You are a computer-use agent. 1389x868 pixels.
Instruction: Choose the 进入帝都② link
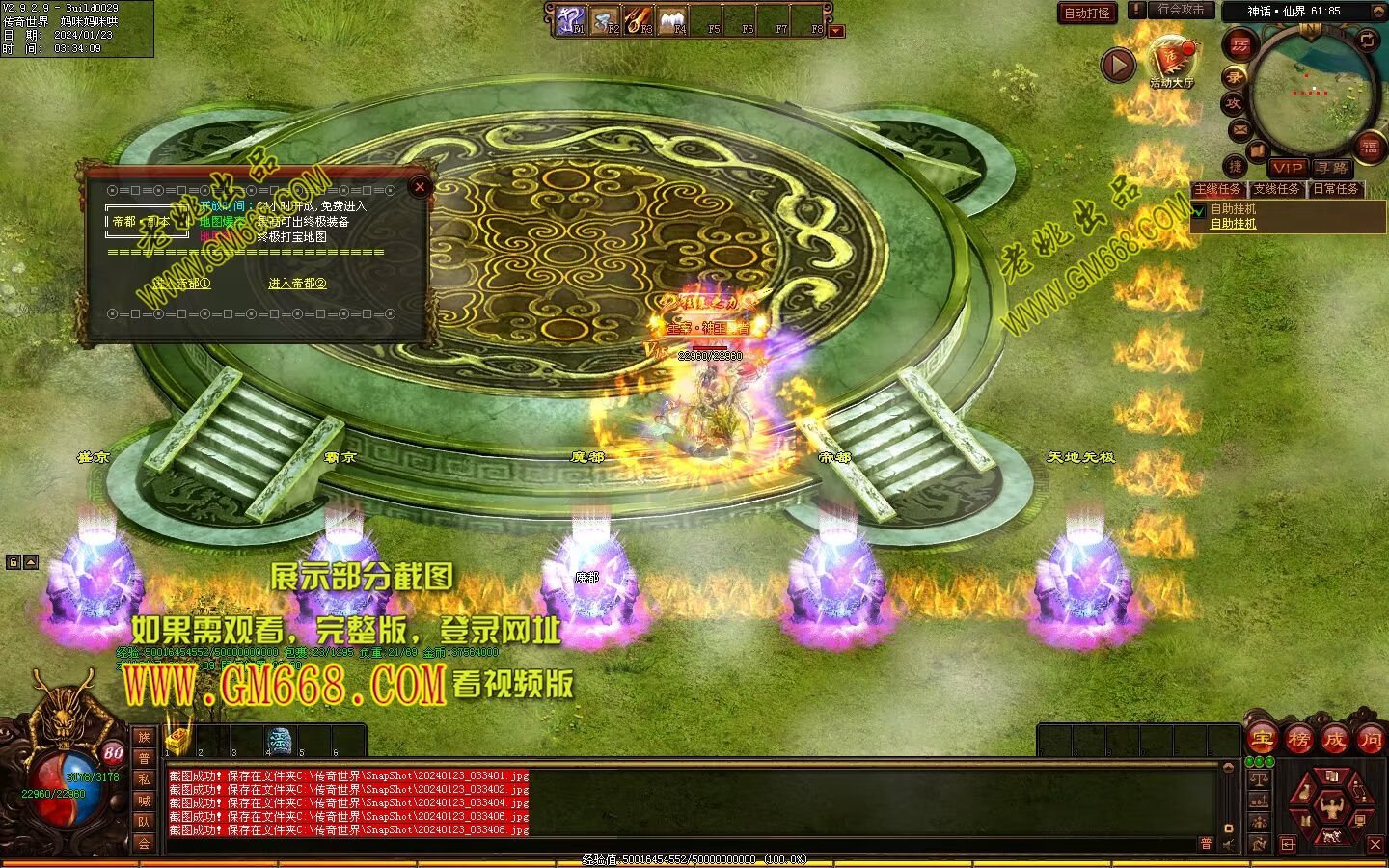tap(297, 284)
